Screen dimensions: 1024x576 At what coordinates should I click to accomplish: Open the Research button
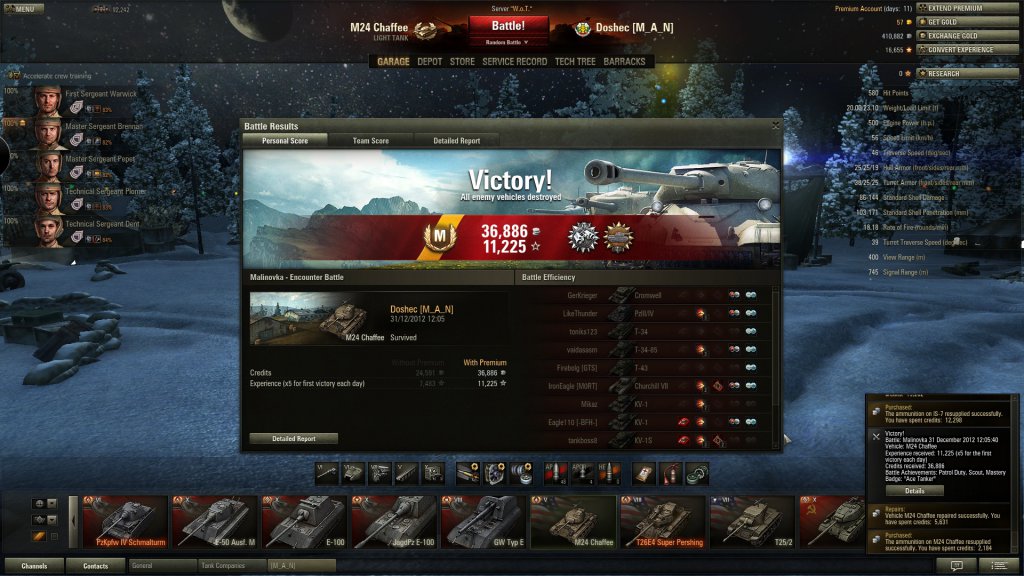(958, 74)
